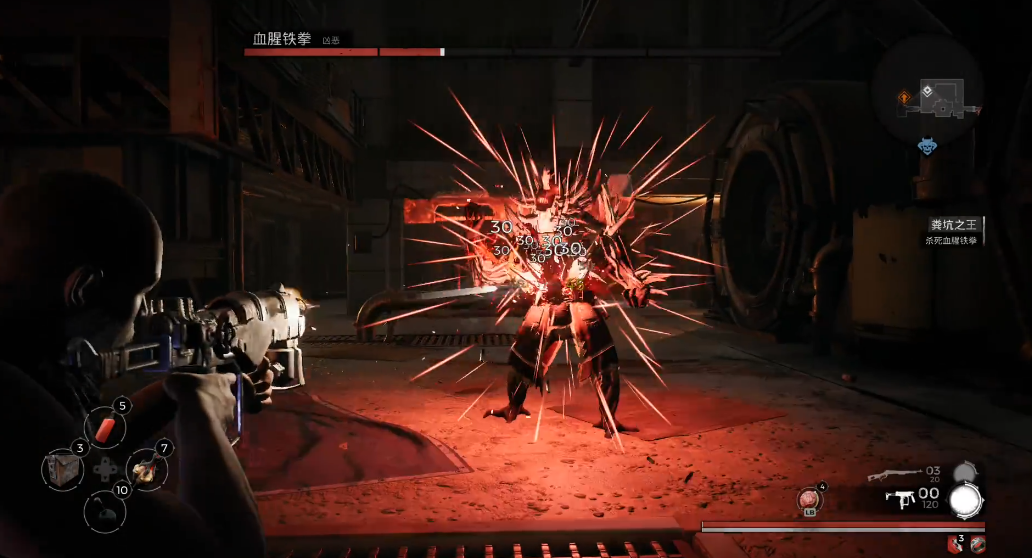Use the flaming molotov item slot

point(146,469)
